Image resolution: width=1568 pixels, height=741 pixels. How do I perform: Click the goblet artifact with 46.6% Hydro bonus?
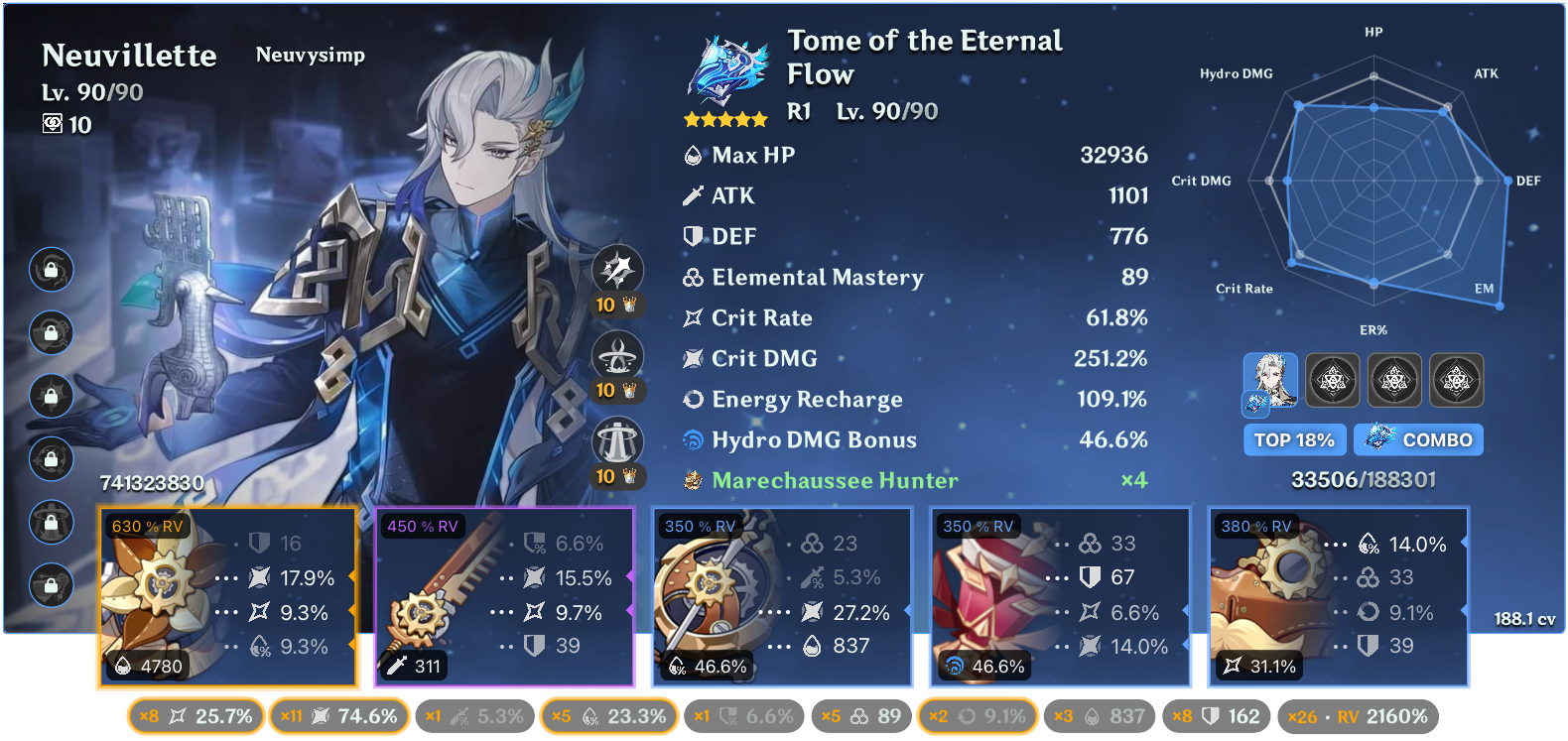(1060, 595)
